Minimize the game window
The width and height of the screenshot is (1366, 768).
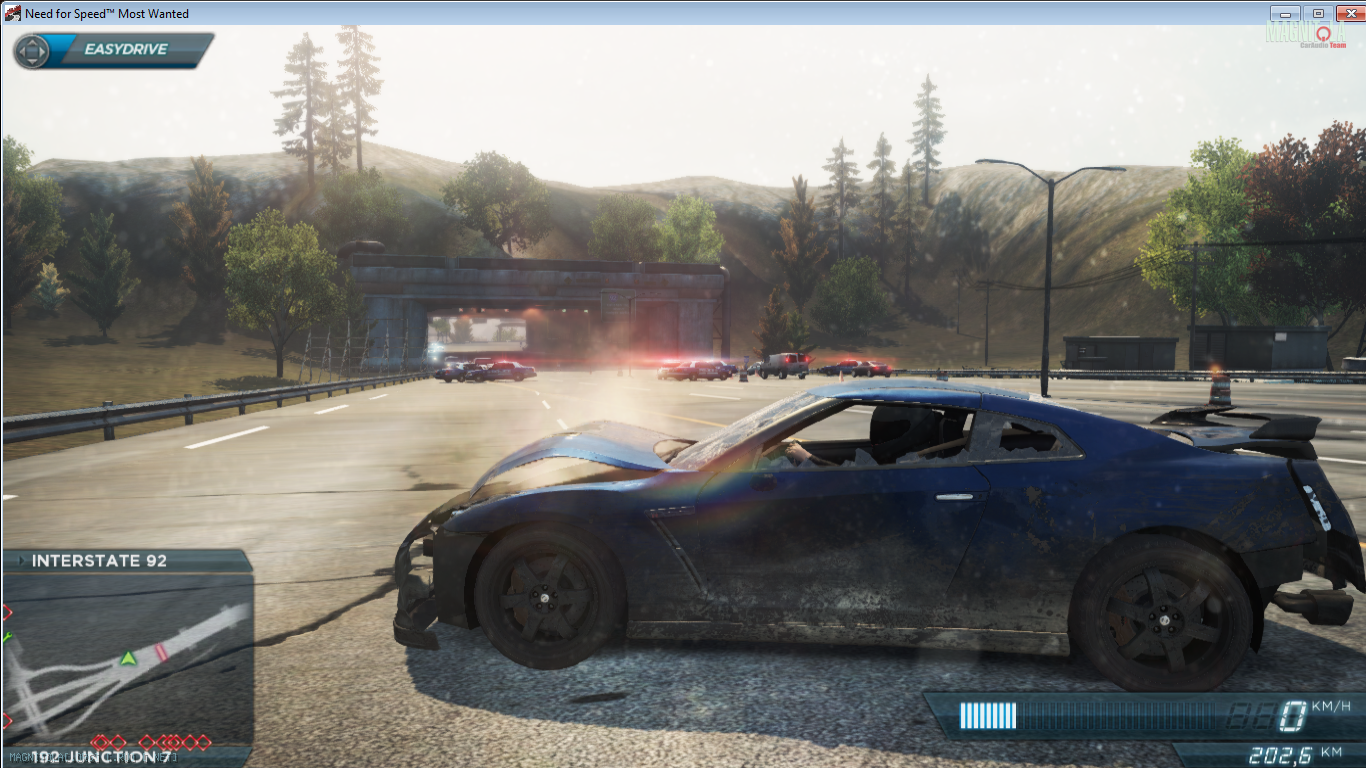(x=1285, y=13)
